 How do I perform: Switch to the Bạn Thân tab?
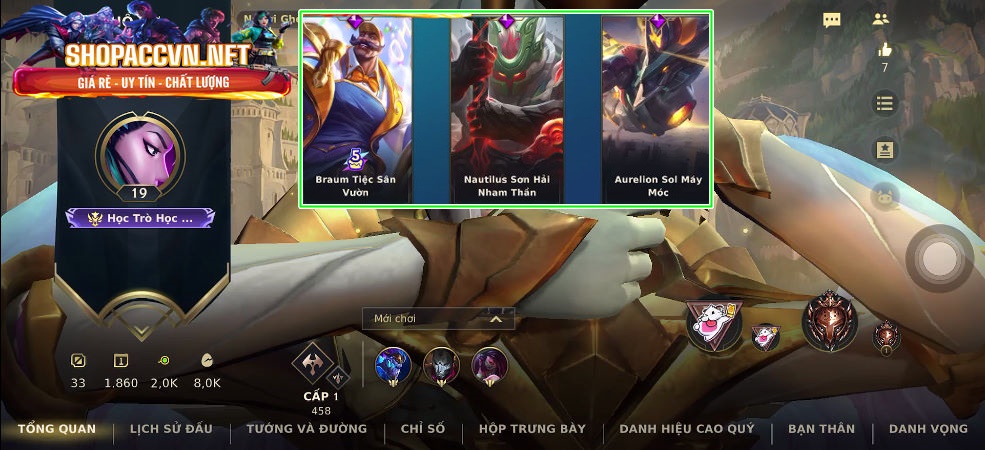tap(821, 429)
